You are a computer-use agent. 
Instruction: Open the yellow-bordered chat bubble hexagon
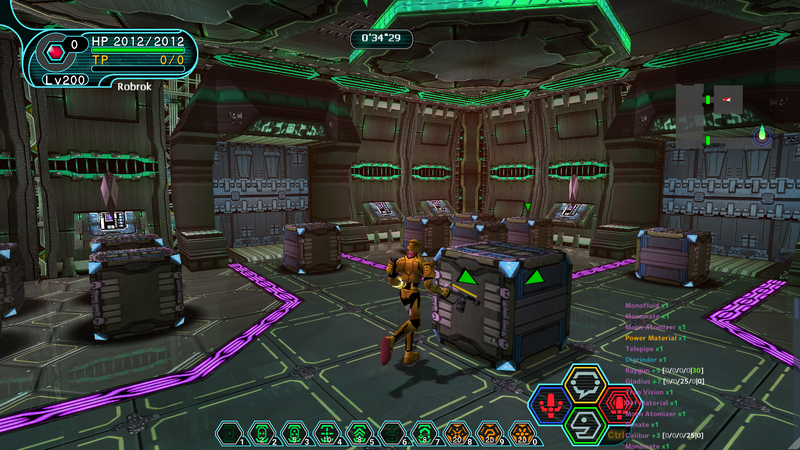tap(584, 384)
